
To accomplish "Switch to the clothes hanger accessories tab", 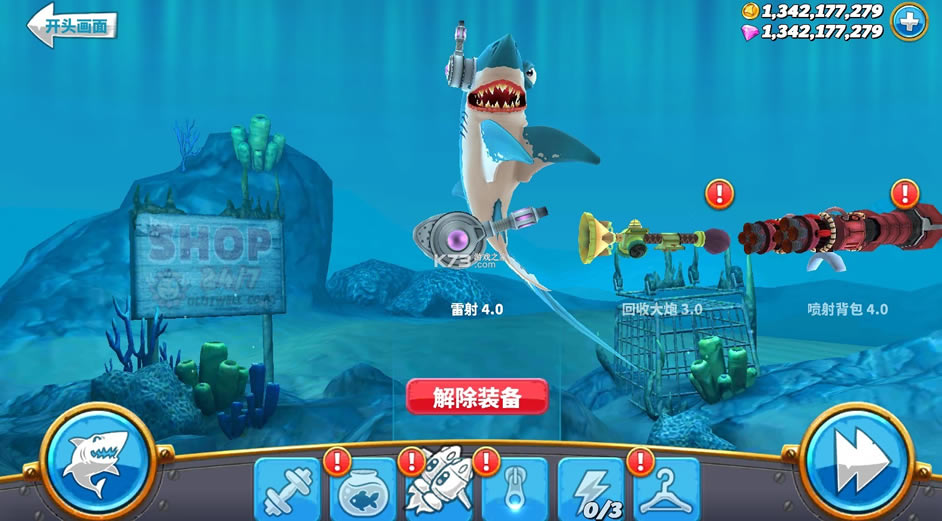I will pyautogui.click(x=667, y=490).
